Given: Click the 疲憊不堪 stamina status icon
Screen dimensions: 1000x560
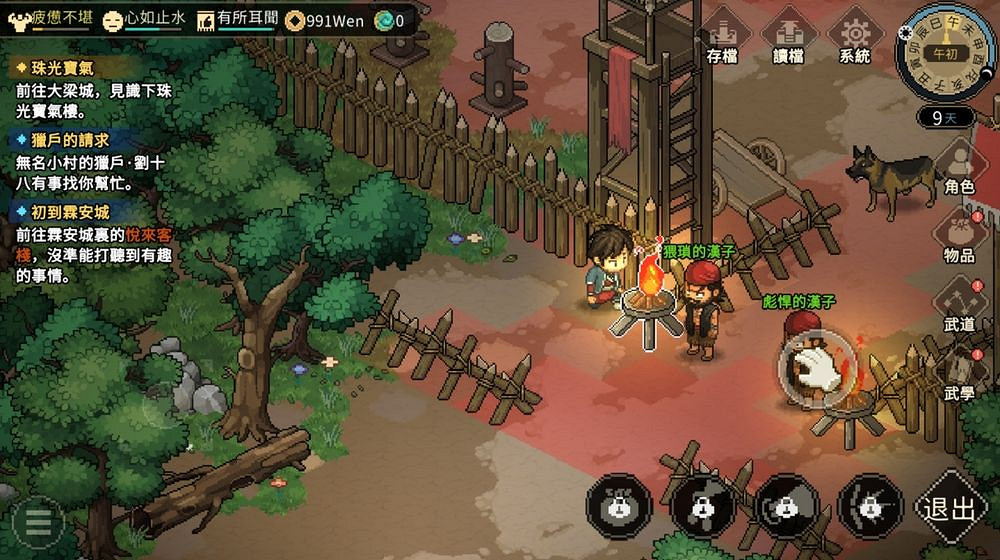Looking at the screenshot, I should click(20, 18).
